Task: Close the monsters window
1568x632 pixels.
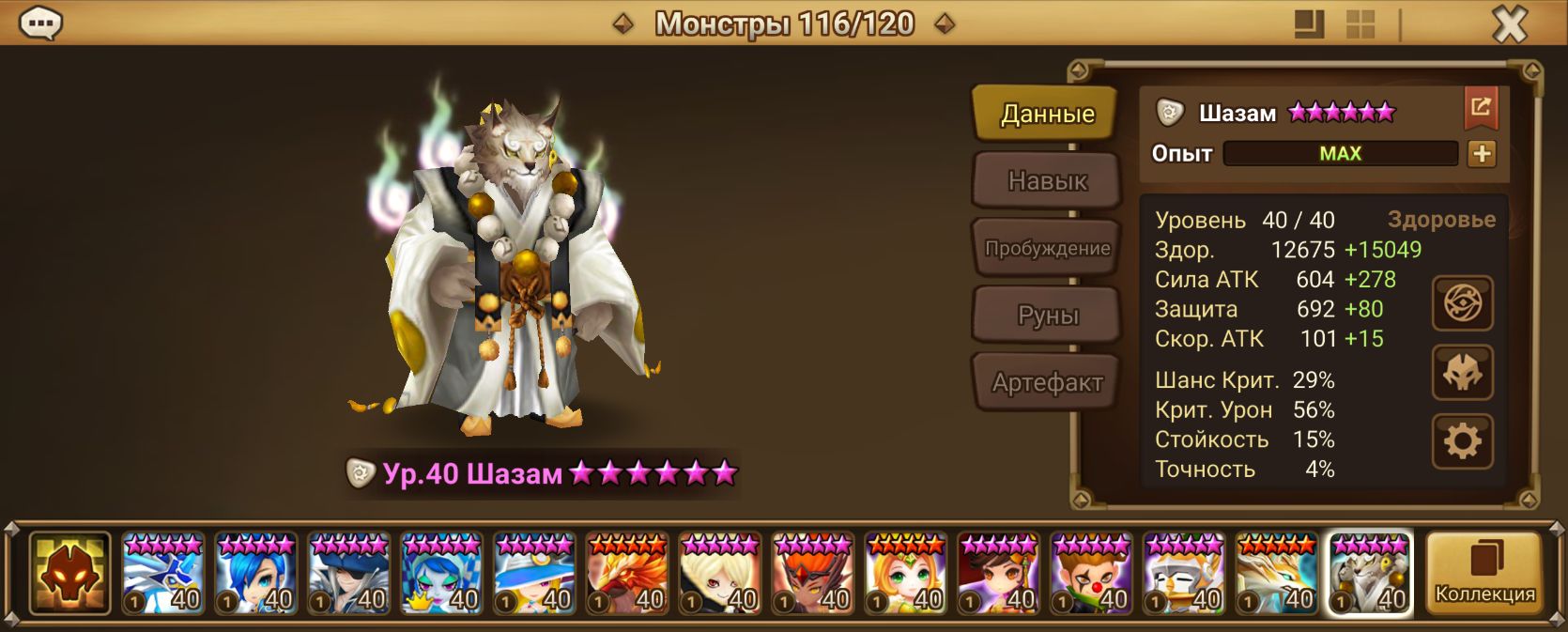Action: coord(1509,24)
